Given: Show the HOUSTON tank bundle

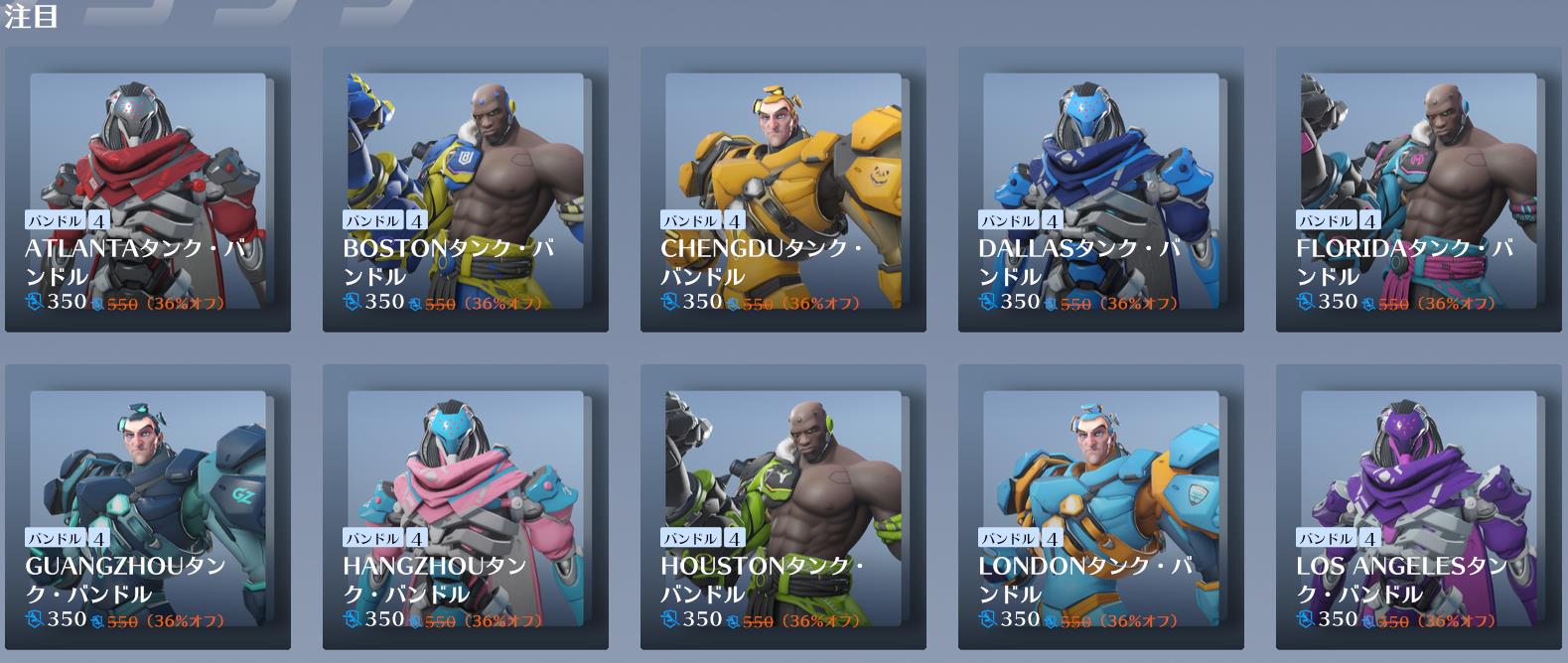Looking at the screenshot, I should pos(784,506).
